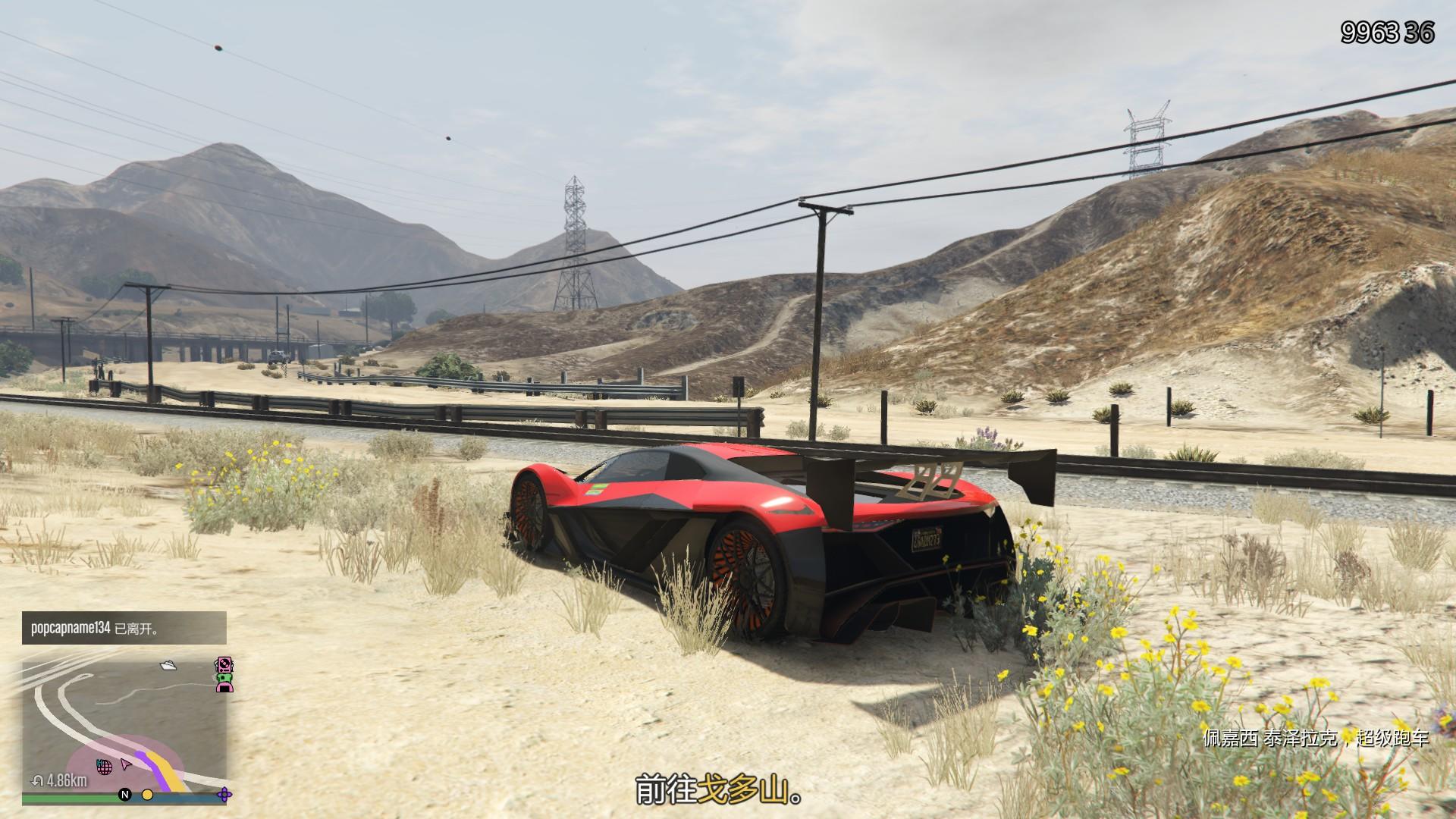1456x819 pixels.
Task: Click the purple crosshair objective icon on minimap
Action: coord(224,793)
